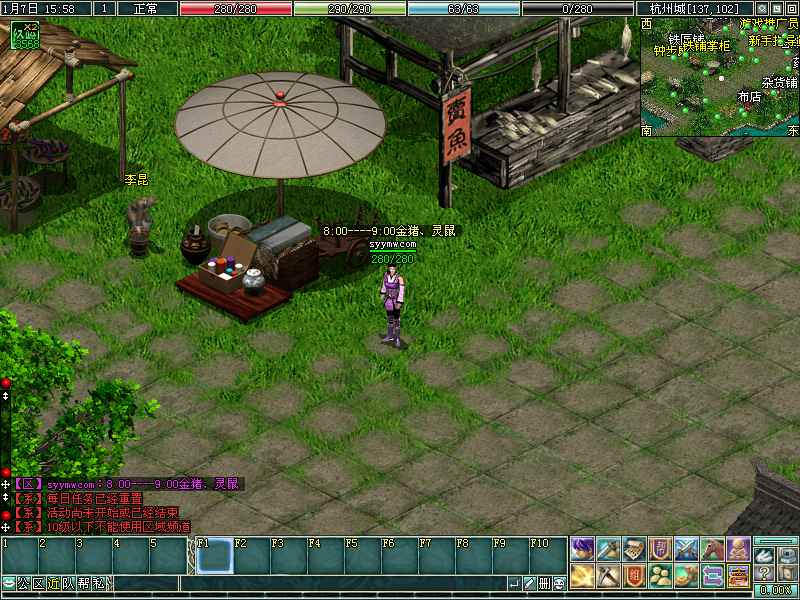The width and height of the screenshot is (800, 600).
Task: Open the red shield emblem icon
Action: (x=634, y=575)
